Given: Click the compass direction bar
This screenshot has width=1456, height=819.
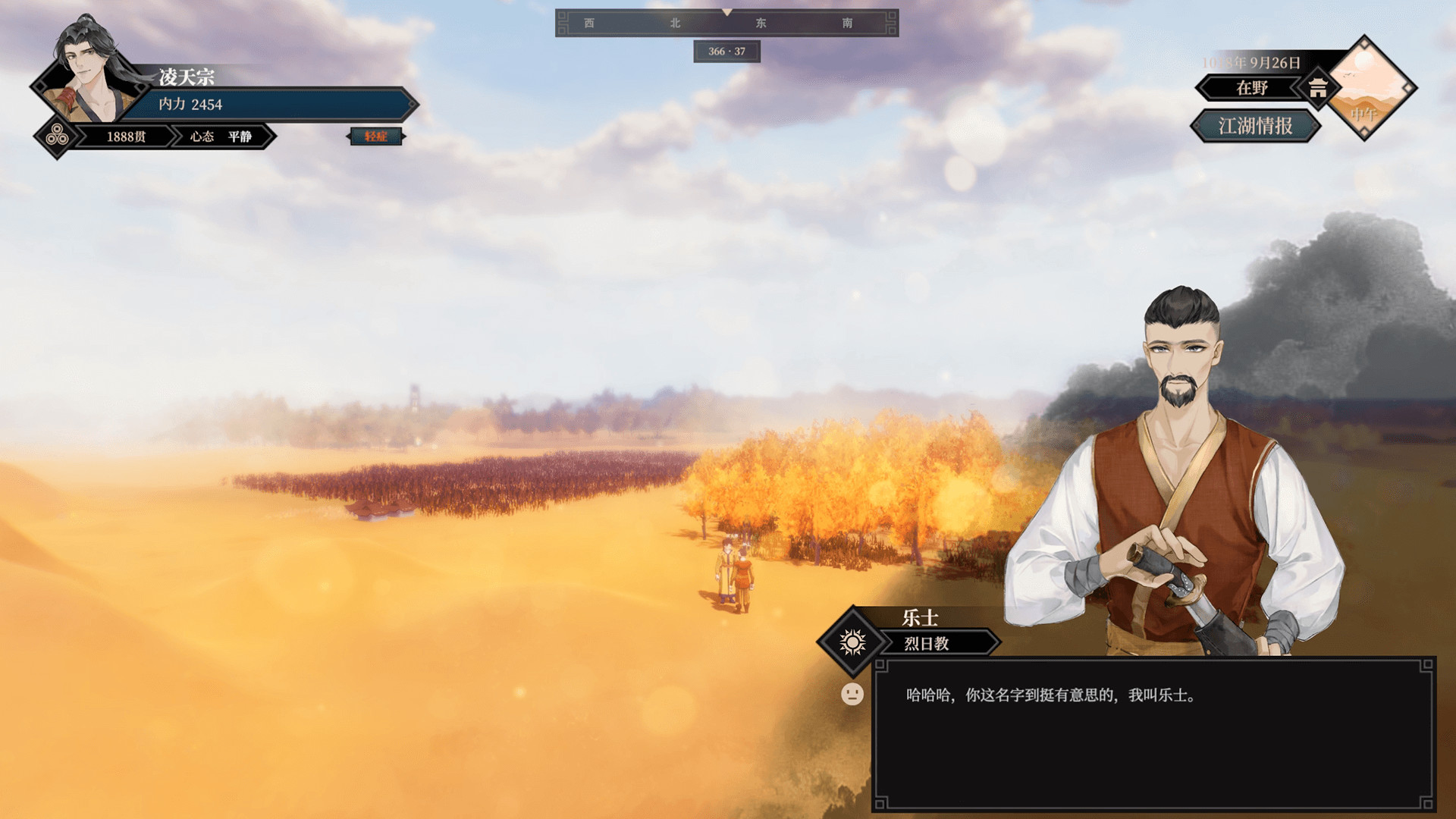Looking at the screenshot, I should click(x=726, y=23).
